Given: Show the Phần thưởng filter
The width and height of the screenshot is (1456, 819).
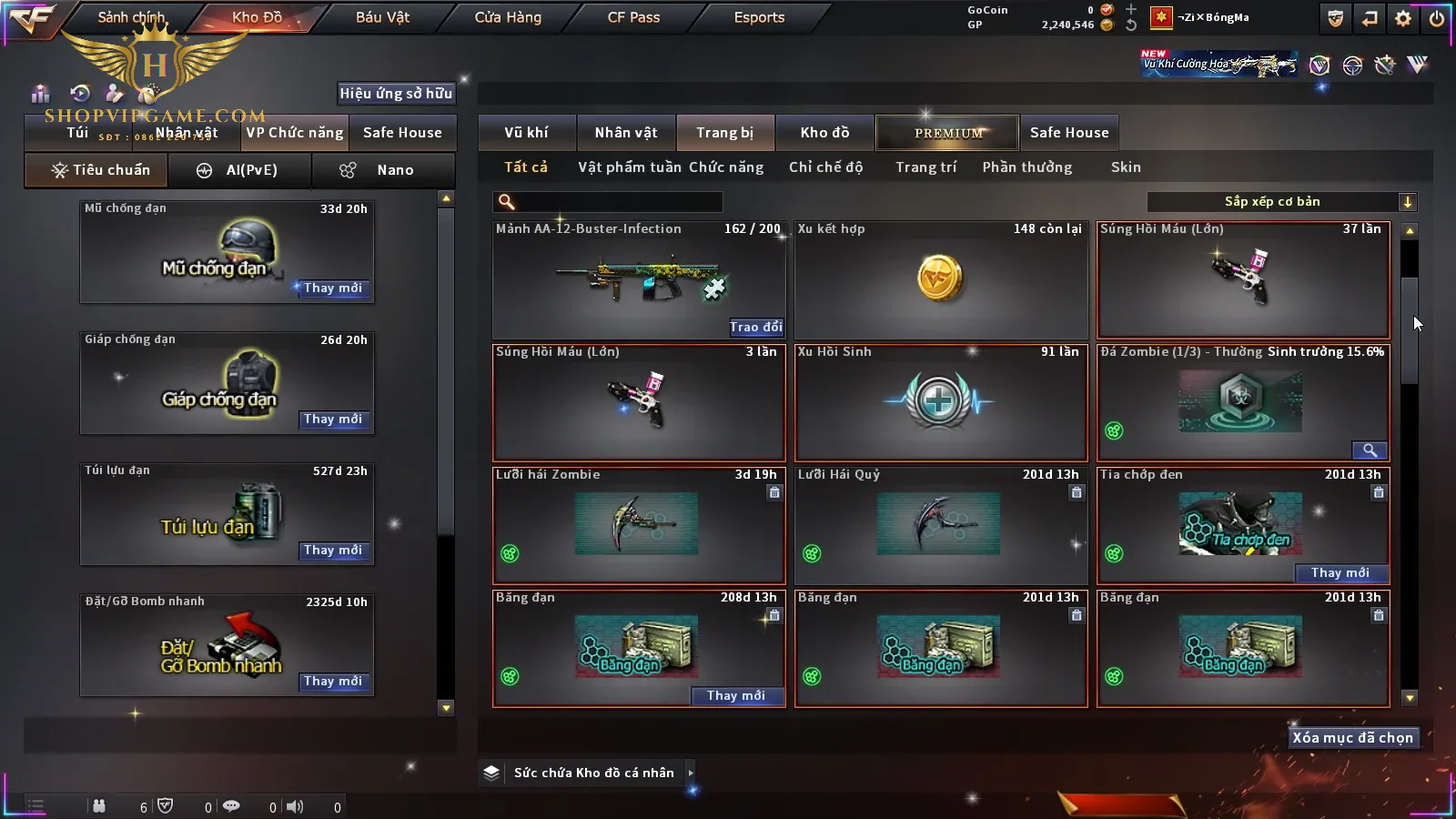Looking at the screenshot, I should click(x=1026, y=167).
